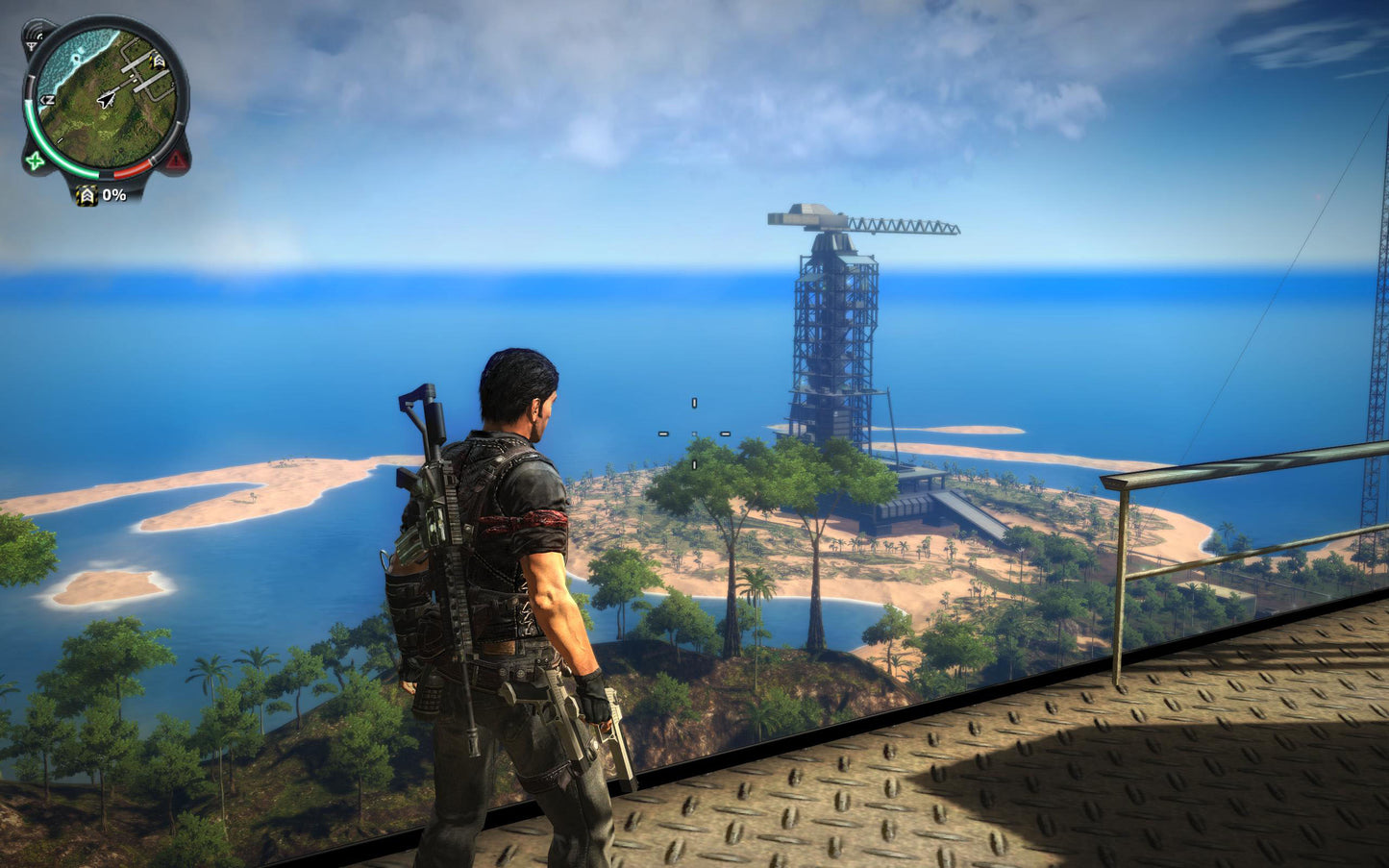This screenshot has height=868, width=1389.
Task: Click the yellow chevron base icon inside minimap
Action: point(156,60)
